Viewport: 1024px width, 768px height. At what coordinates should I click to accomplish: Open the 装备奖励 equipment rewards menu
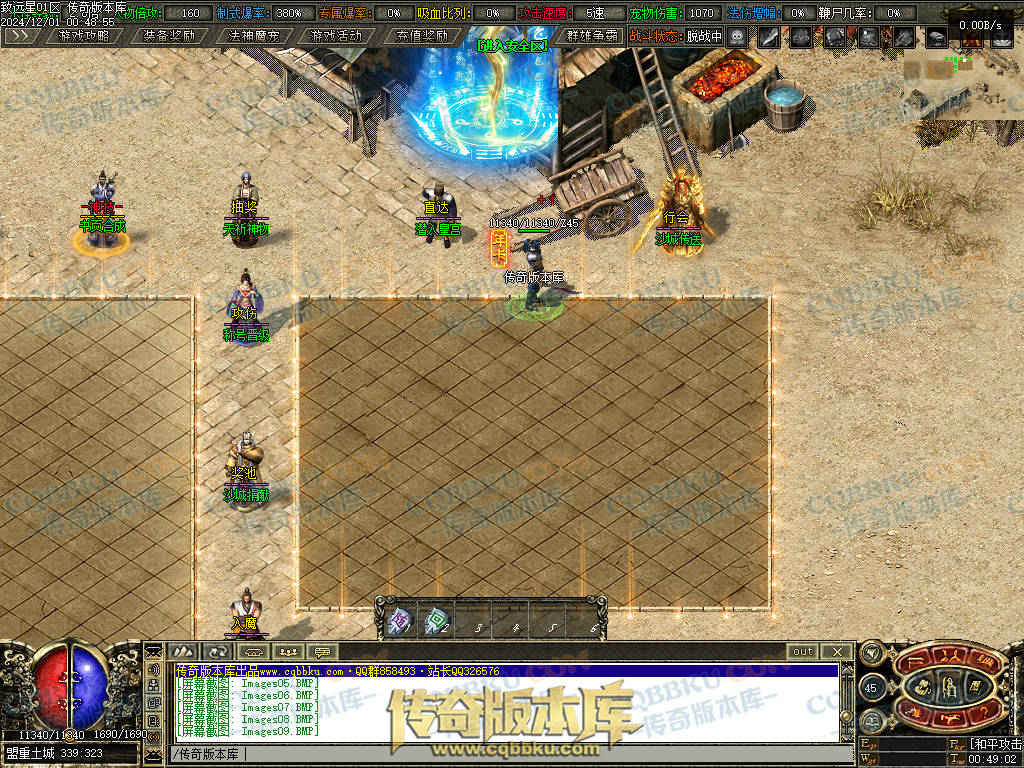168,36
